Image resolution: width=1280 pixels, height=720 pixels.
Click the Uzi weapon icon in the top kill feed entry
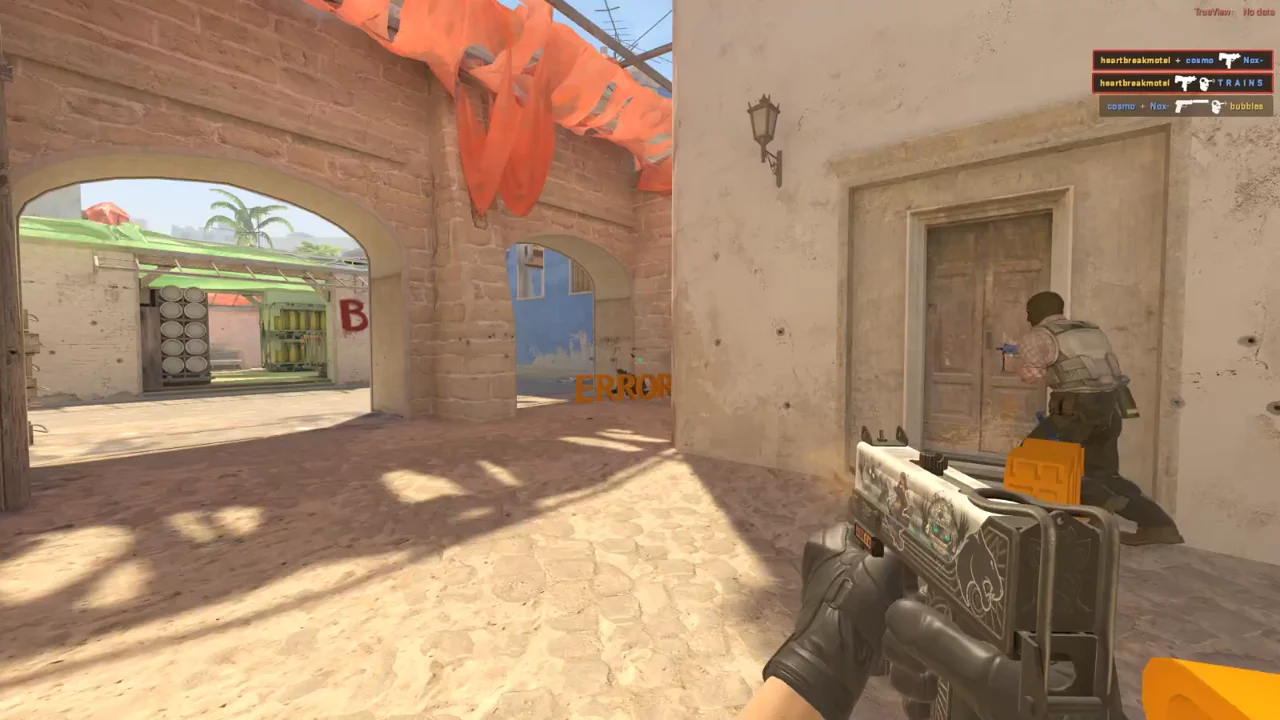coord(1228,60)
